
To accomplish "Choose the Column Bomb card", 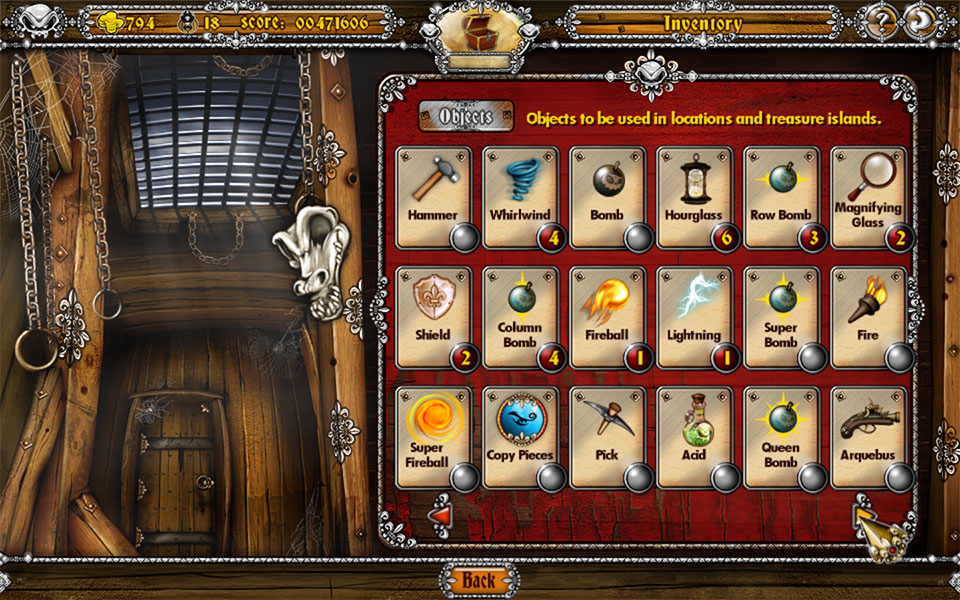I will click(x=520, y=317).
